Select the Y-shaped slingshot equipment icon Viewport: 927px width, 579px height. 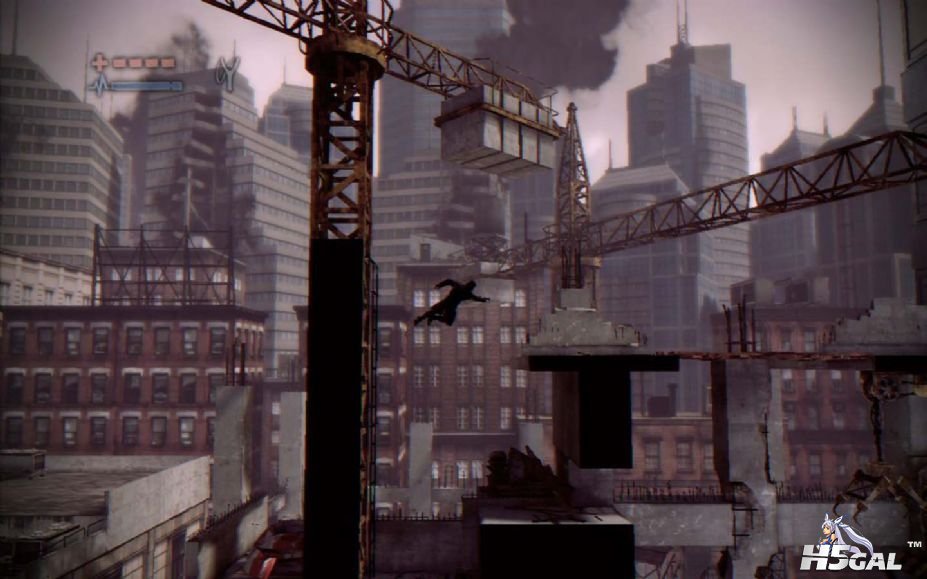227,74
